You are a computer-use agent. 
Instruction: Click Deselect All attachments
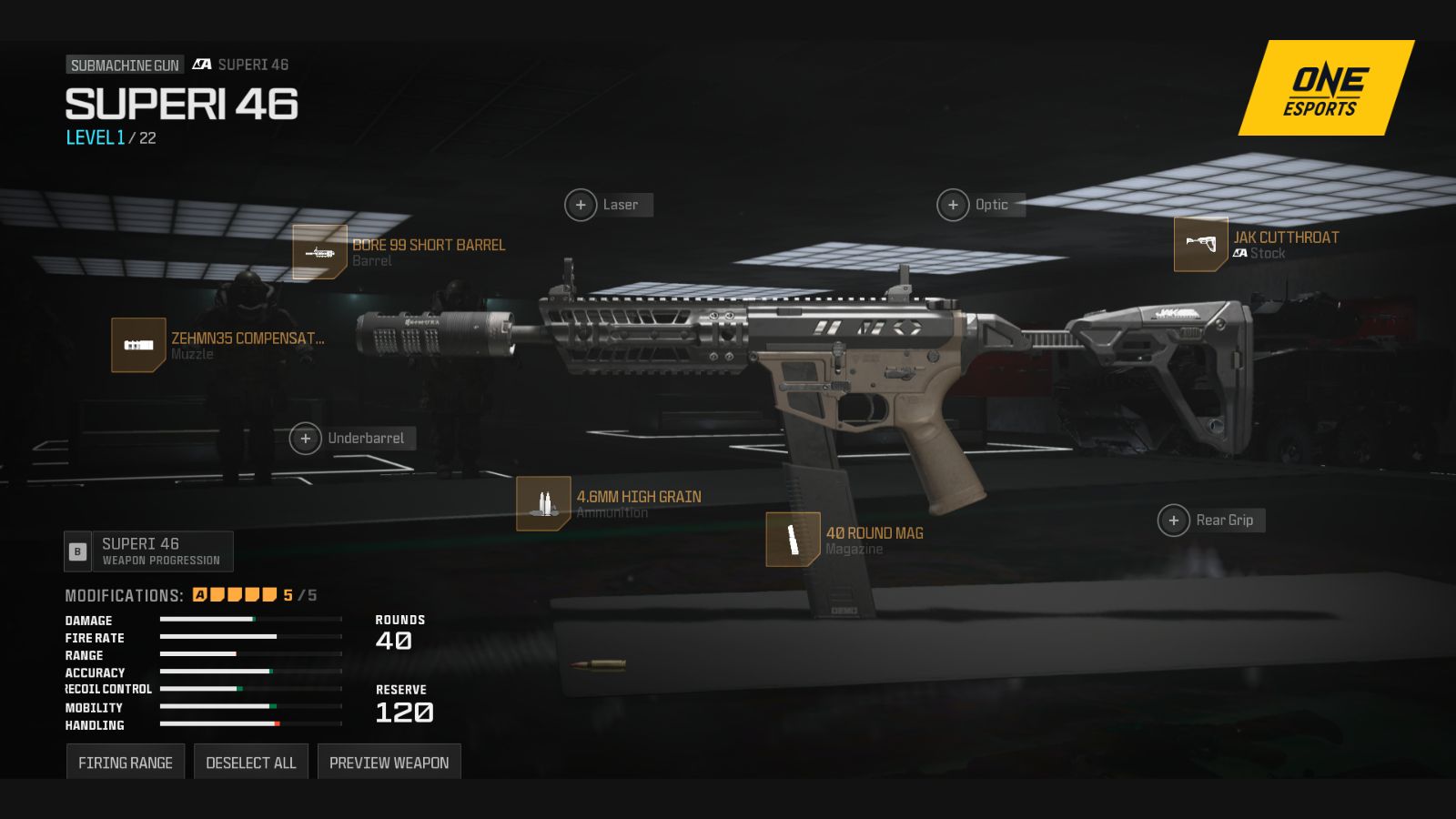point(251,762)
